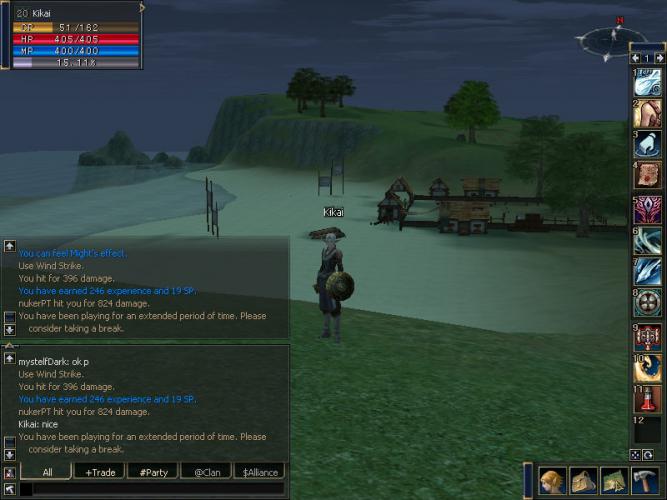Activate the purple flame skill in slot 5
This screenshot has width=667, height=500.
pos(648,209)
